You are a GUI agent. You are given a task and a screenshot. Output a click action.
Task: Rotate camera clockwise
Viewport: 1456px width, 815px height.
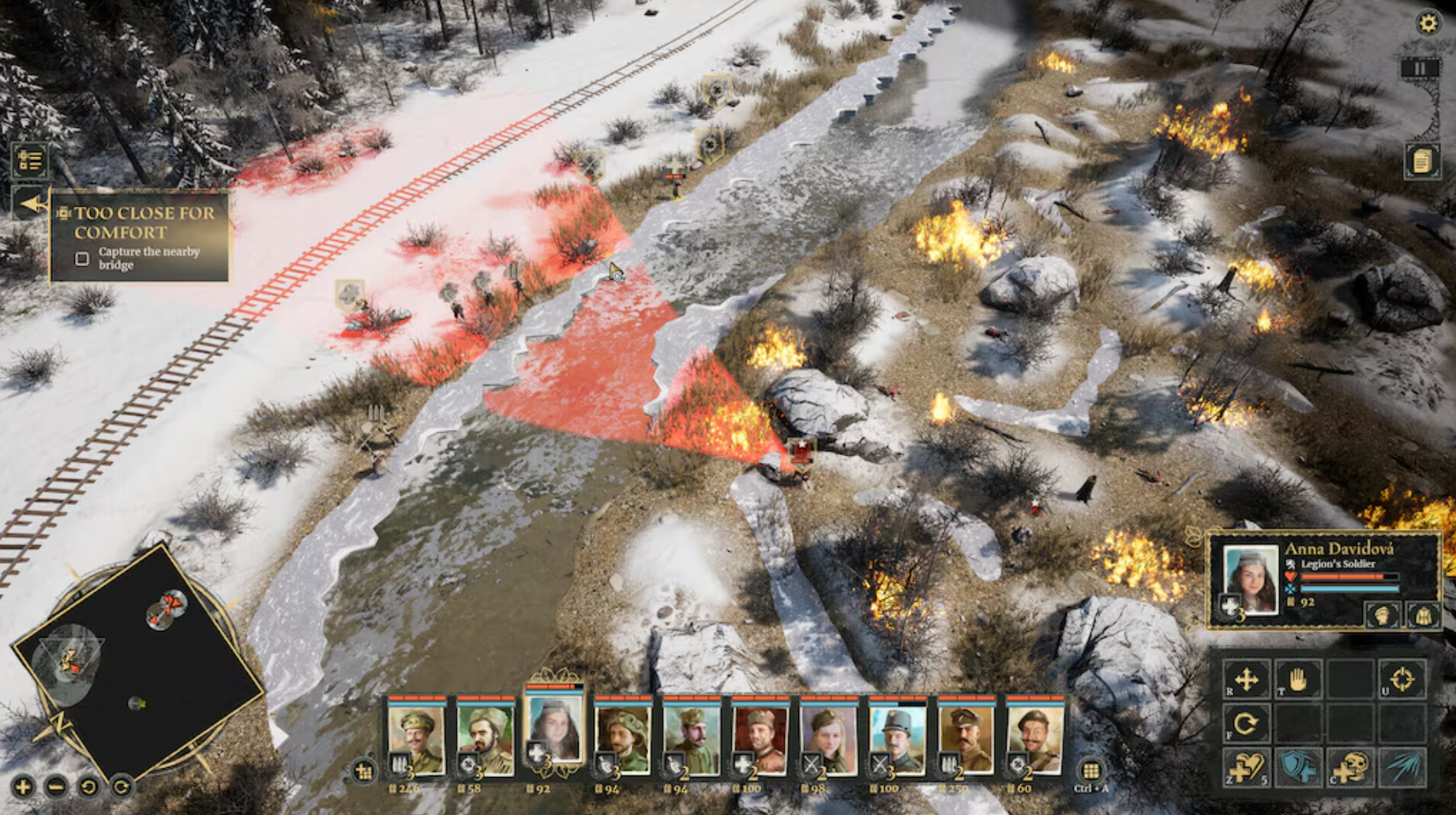122,787
